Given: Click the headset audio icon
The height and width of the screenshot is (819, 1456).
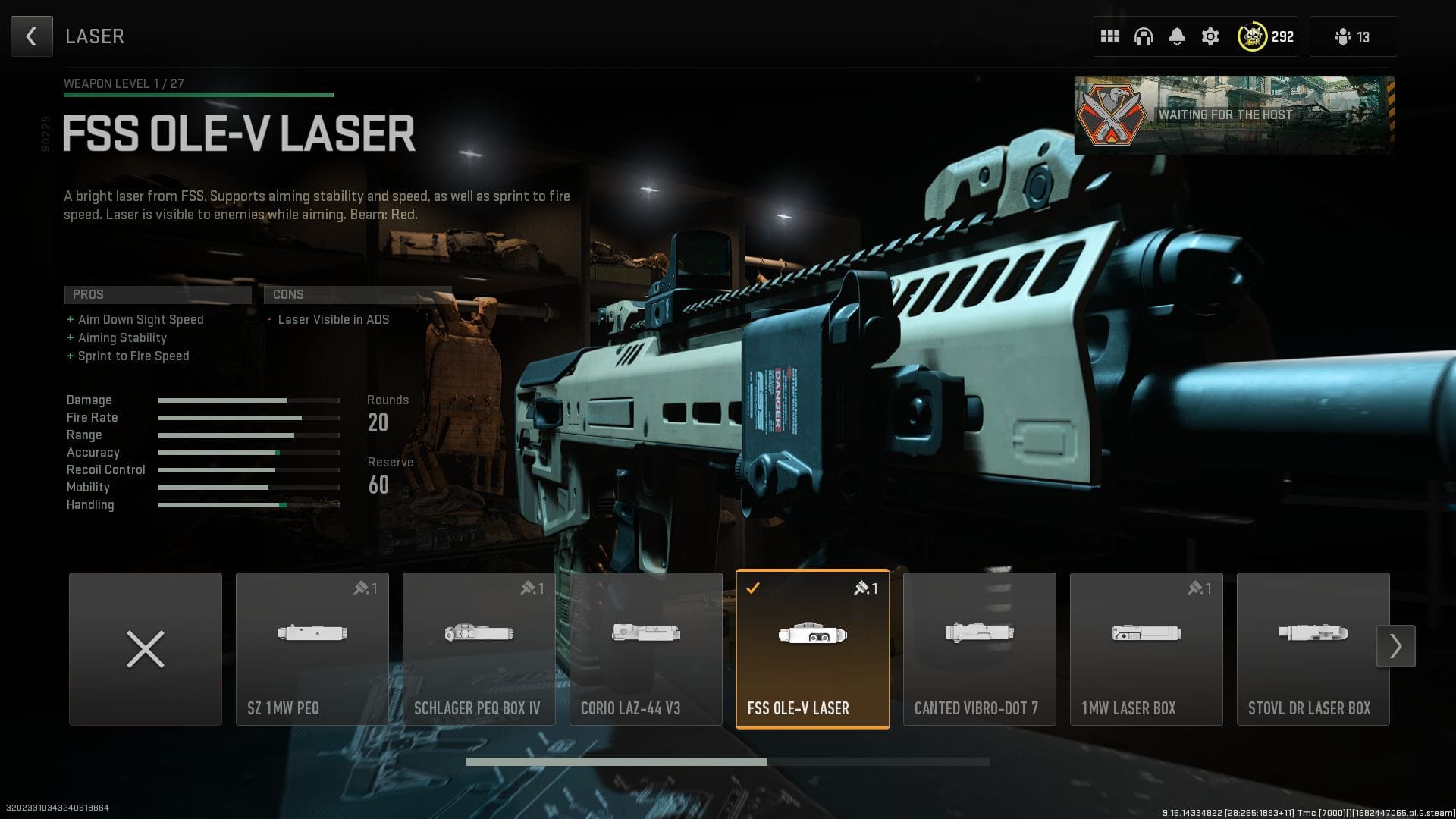Looking at the screenshot, I should (x=1144, y=36).
